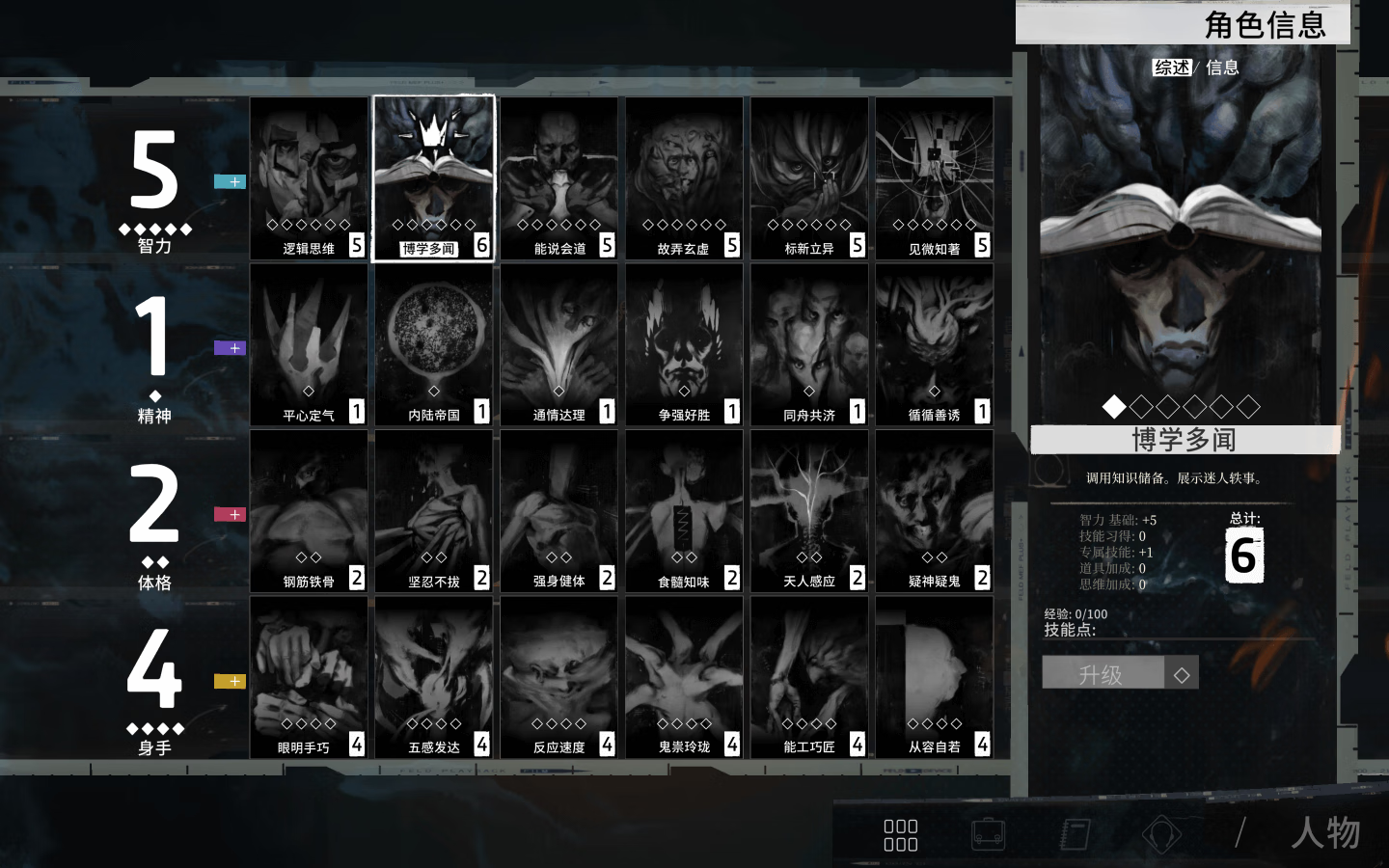Pick the 从容自若 skill card

934,677
